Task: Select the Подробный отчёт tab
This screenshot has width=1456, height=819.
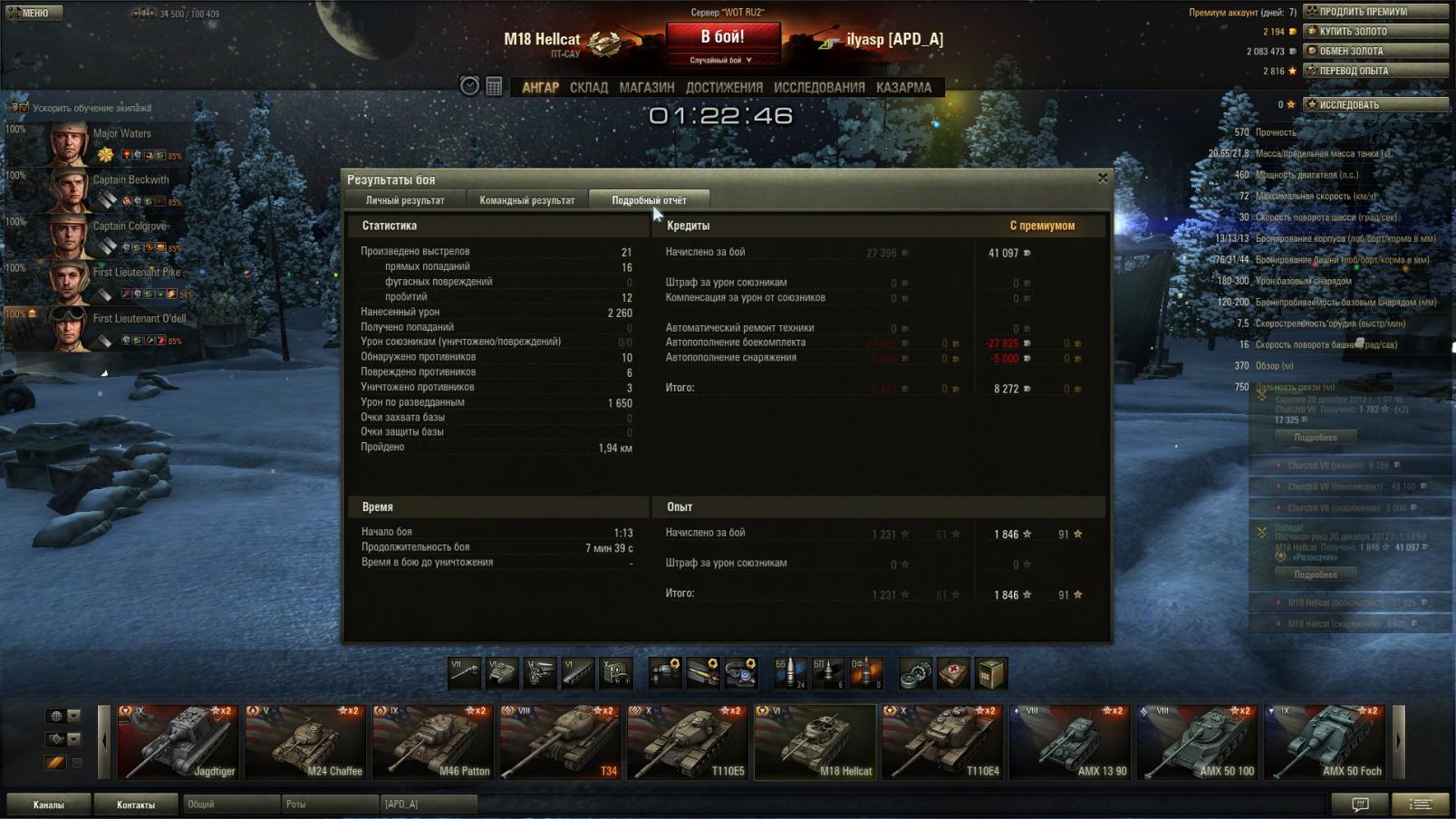Action: pos(649,200)
